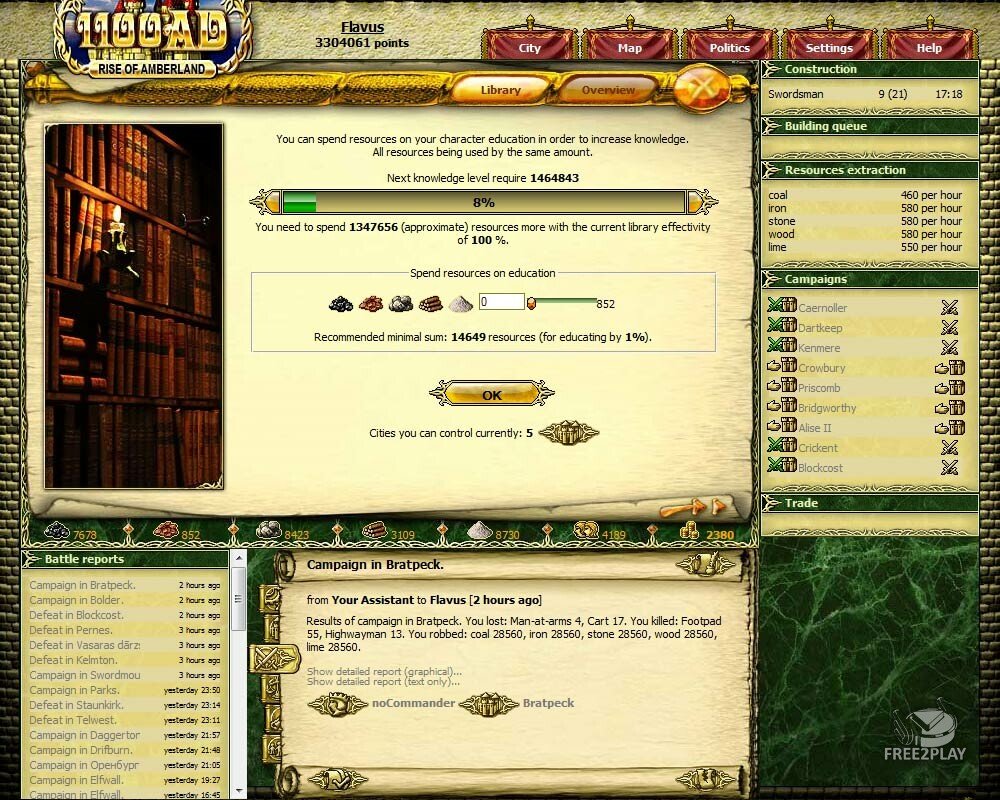Open the Alise II campaign entry

(x=814, y=428)
